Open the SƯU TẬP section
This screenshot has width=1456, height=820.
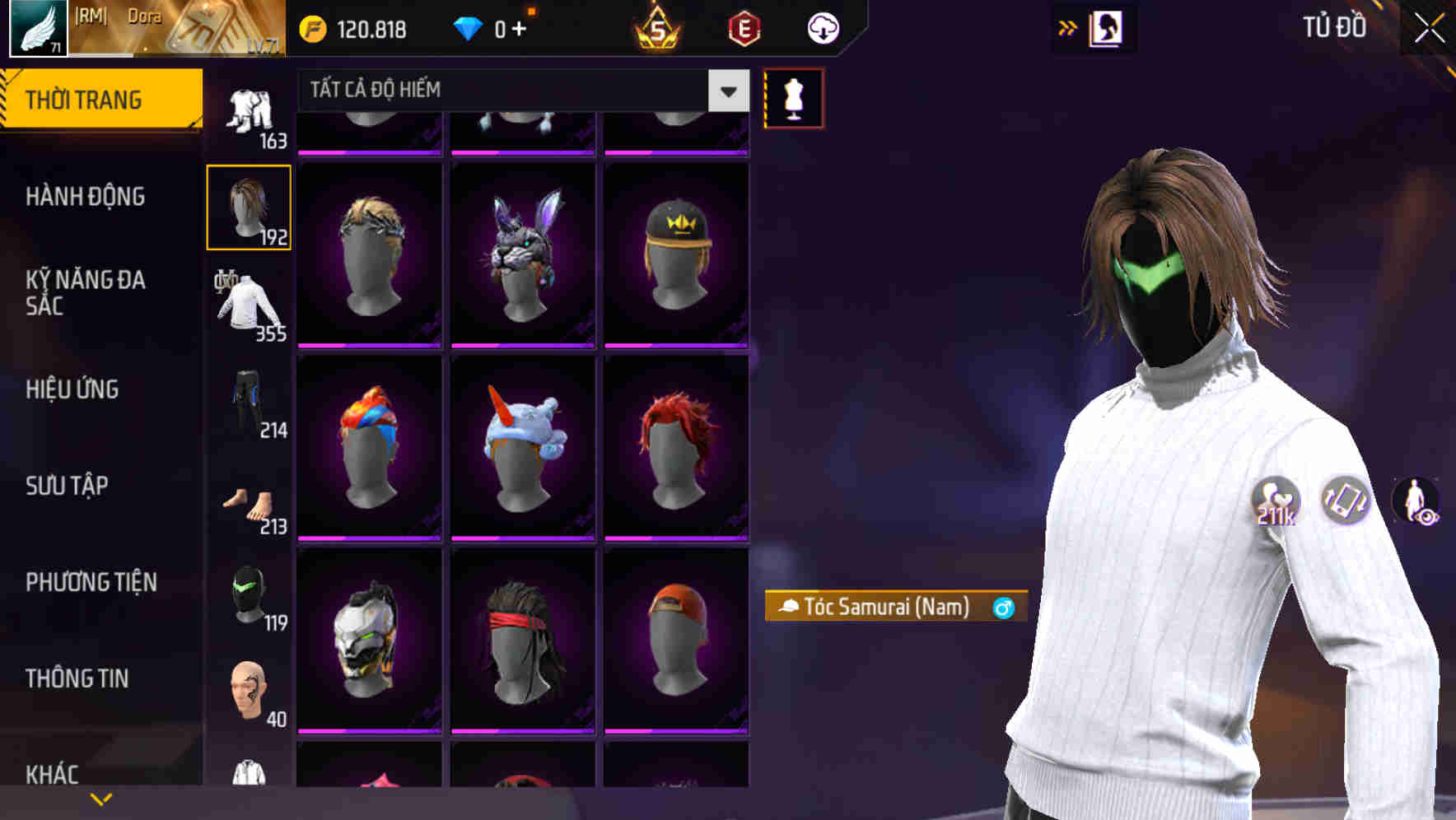66,486
